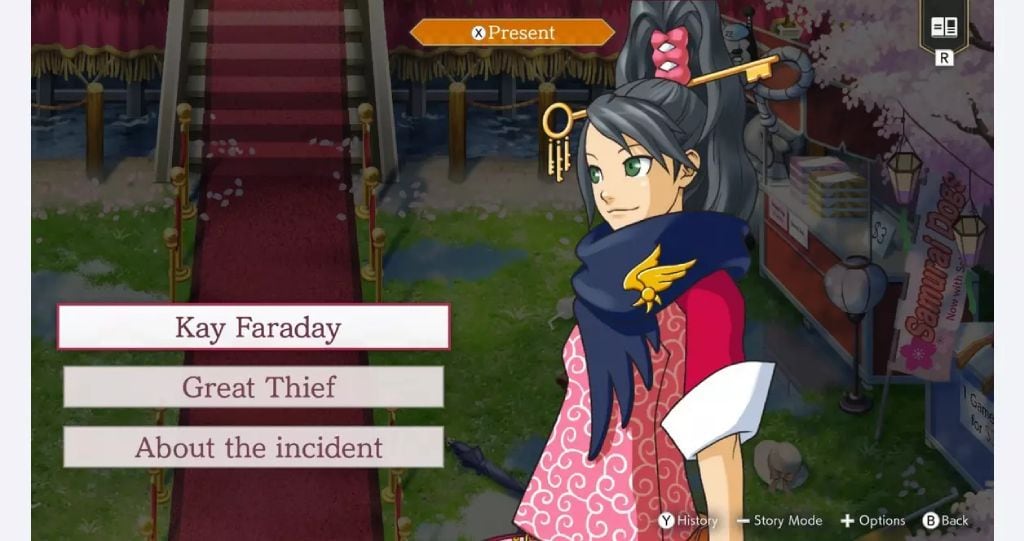Select the Kay Faraday topic
This screenshot has height=541, width=1024.
pyautogui.click(x=253, y=327)
